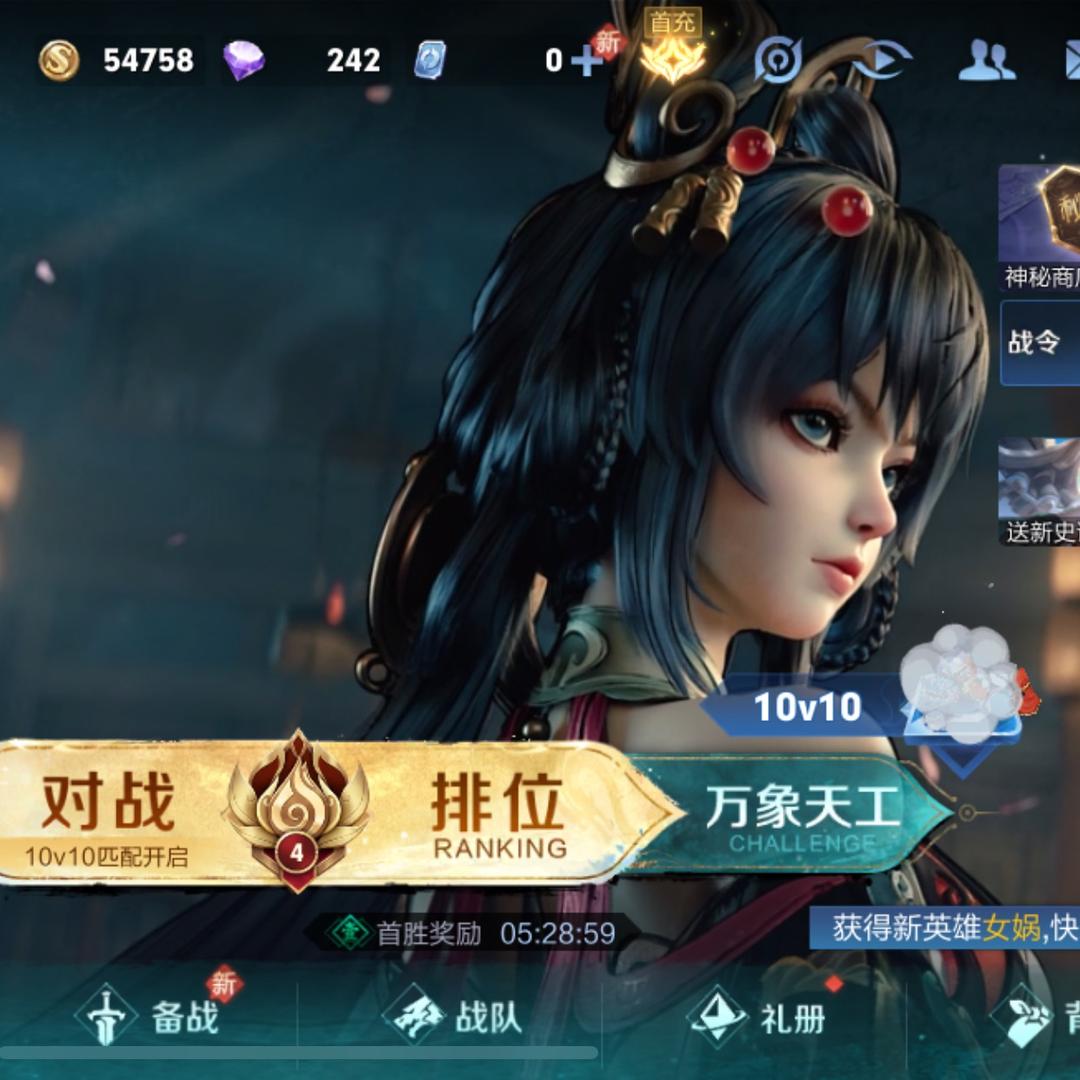Viewport: 1080px width, 1080px height.
Task: Open the 战令 battle pass
Action: click(1040, 343)
